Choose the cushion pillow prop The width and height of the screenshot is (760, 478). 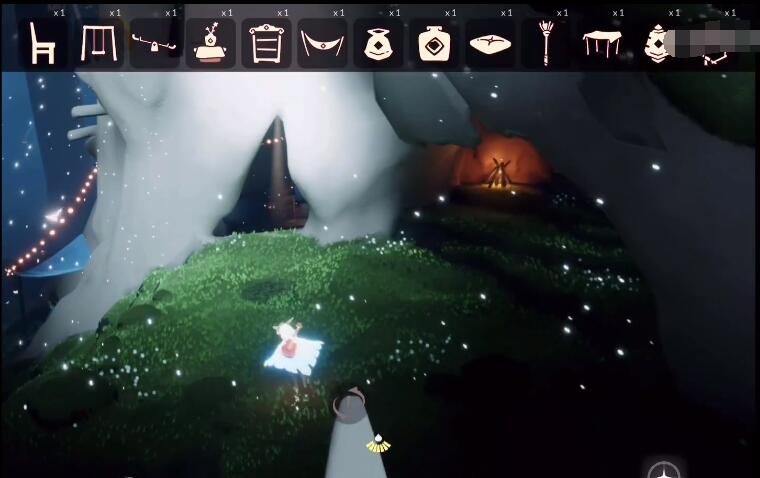(490, 45)
